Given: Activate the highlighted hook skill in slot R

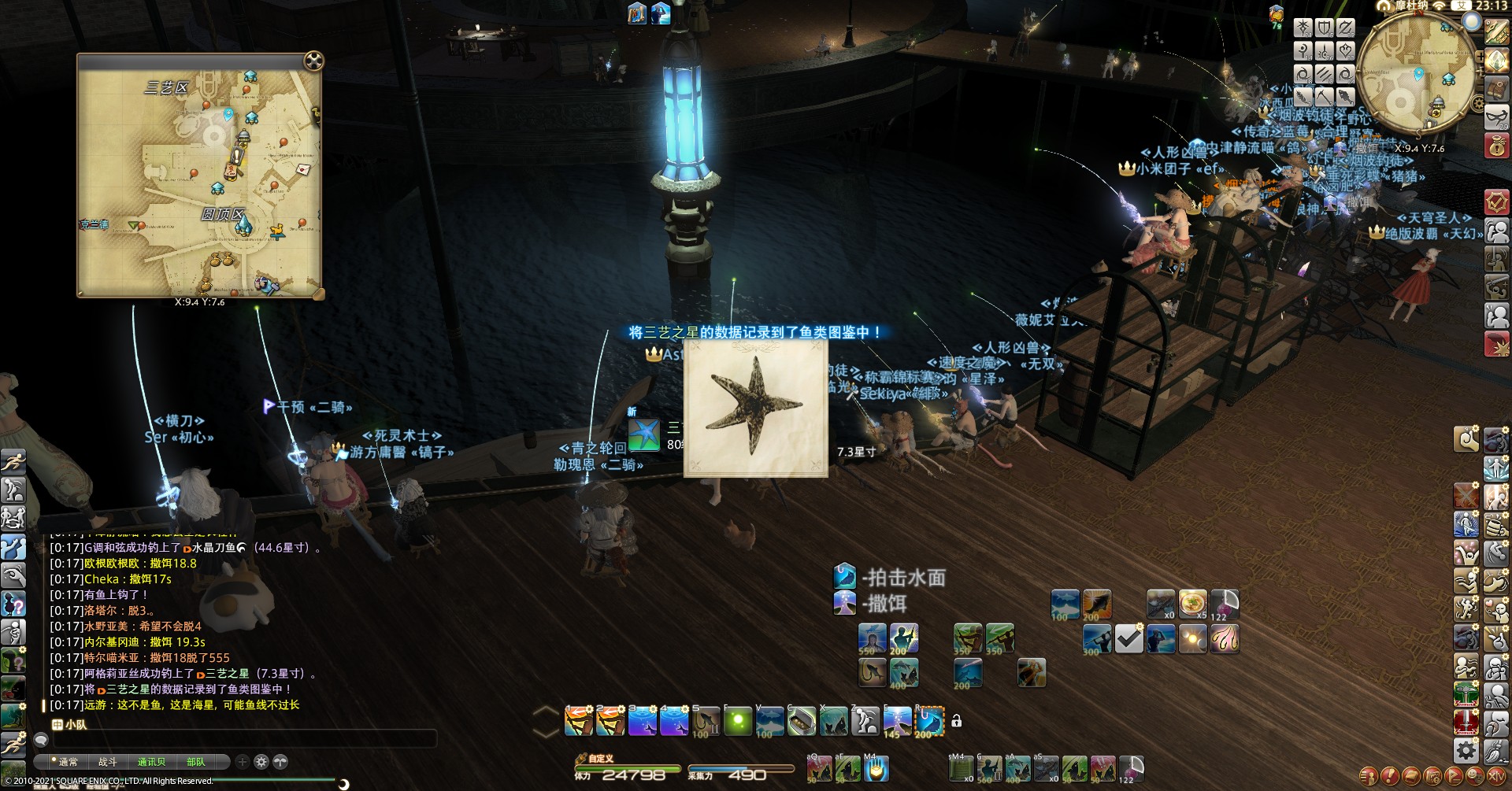Looking at the screenshot, I should [930, 721].
